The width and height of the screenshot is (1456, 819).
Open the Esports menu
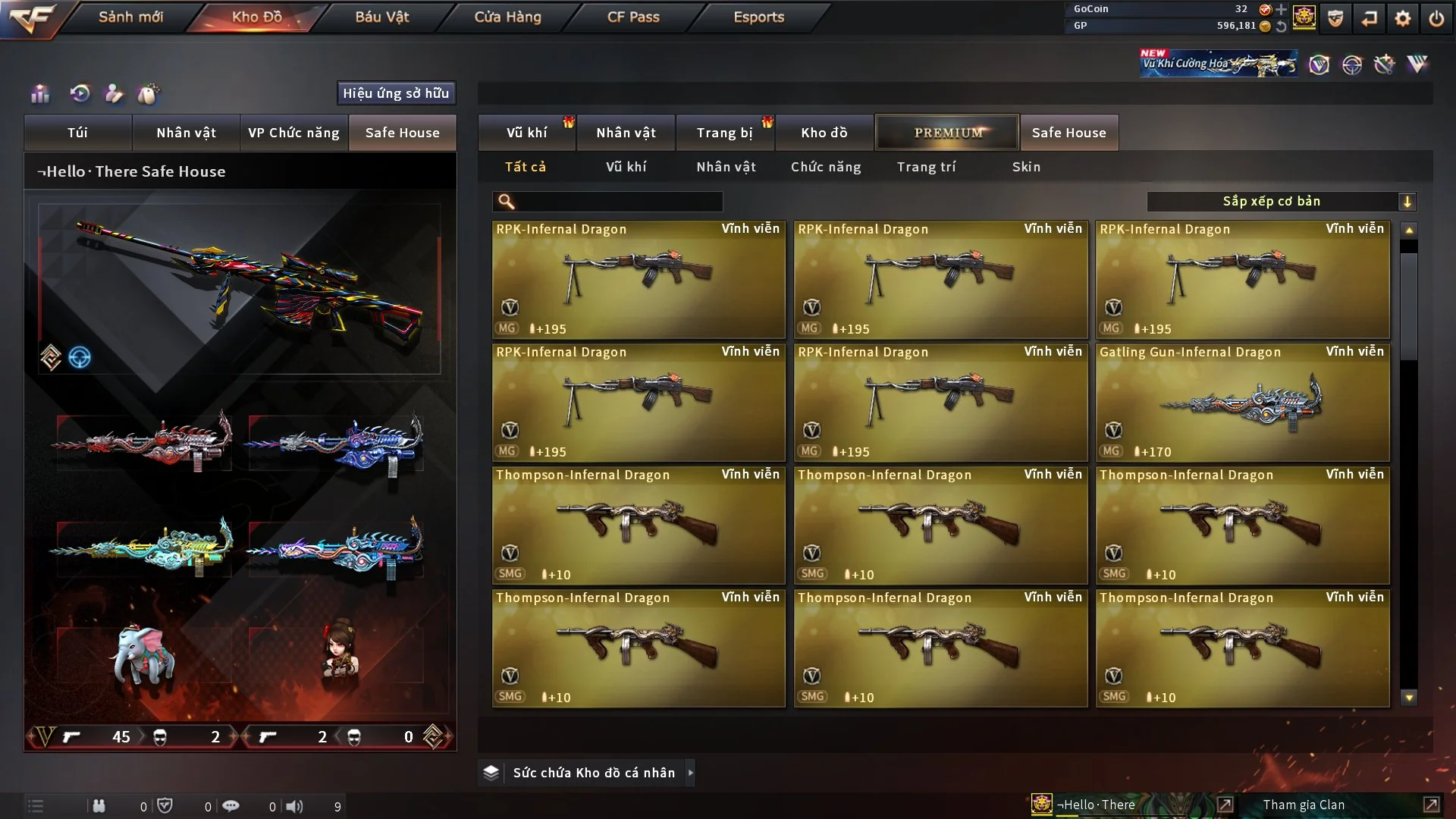click(x=758, y=17)
